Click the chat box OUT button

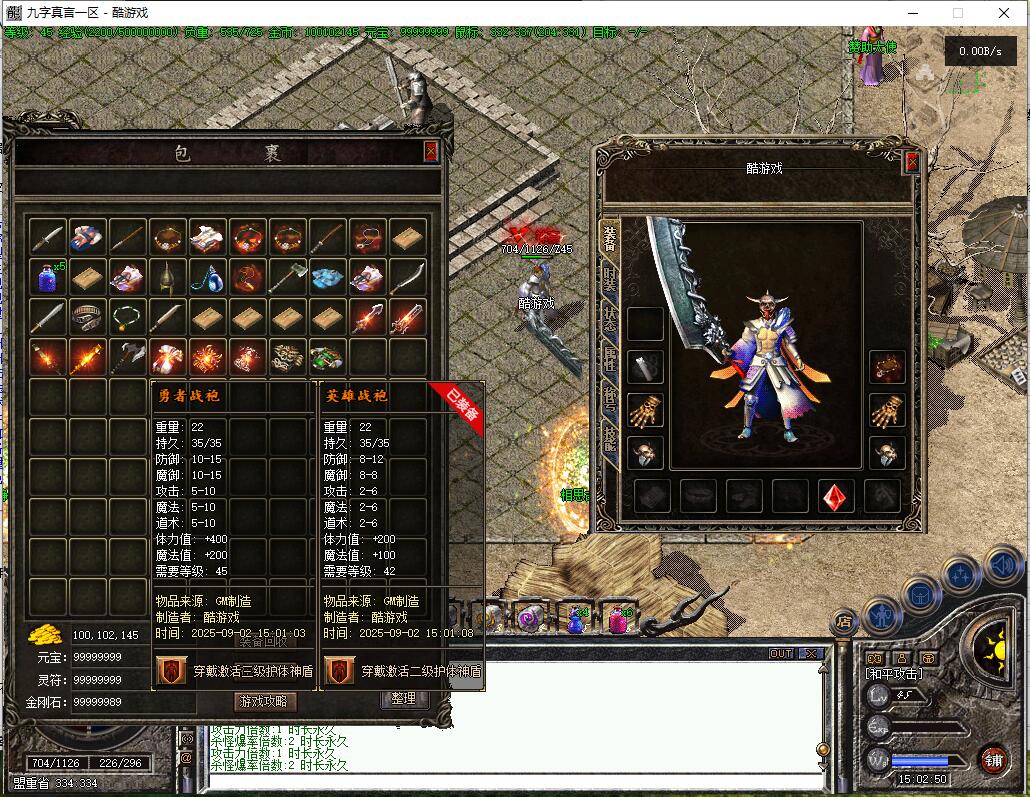pos(781,653)
